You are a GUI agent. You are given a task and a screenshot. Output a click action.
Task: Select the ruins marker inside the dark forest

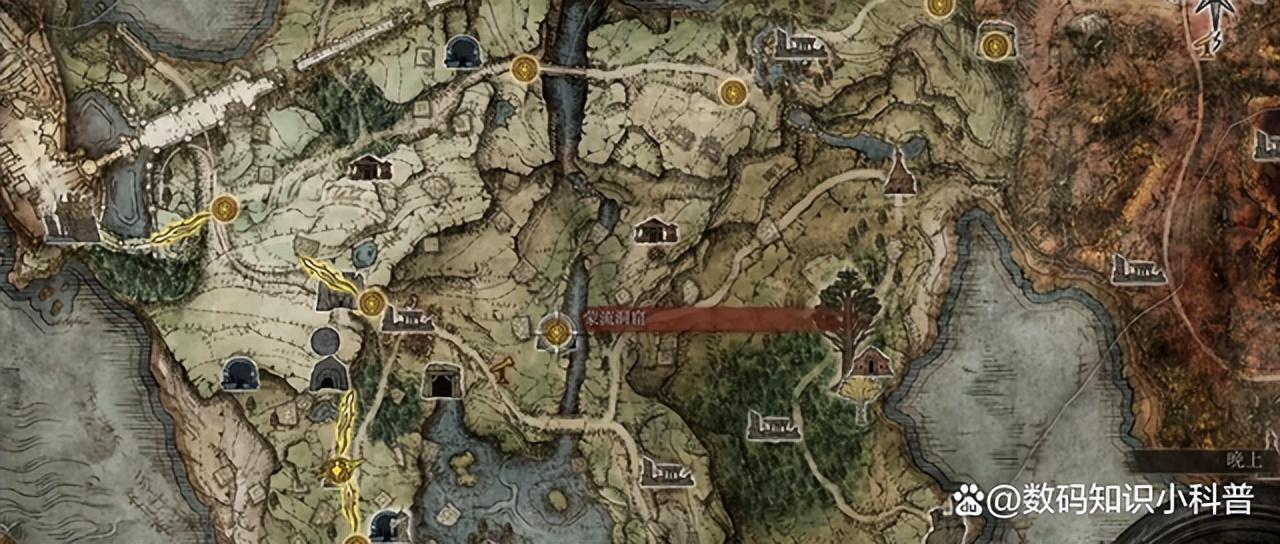coord(774,425)
